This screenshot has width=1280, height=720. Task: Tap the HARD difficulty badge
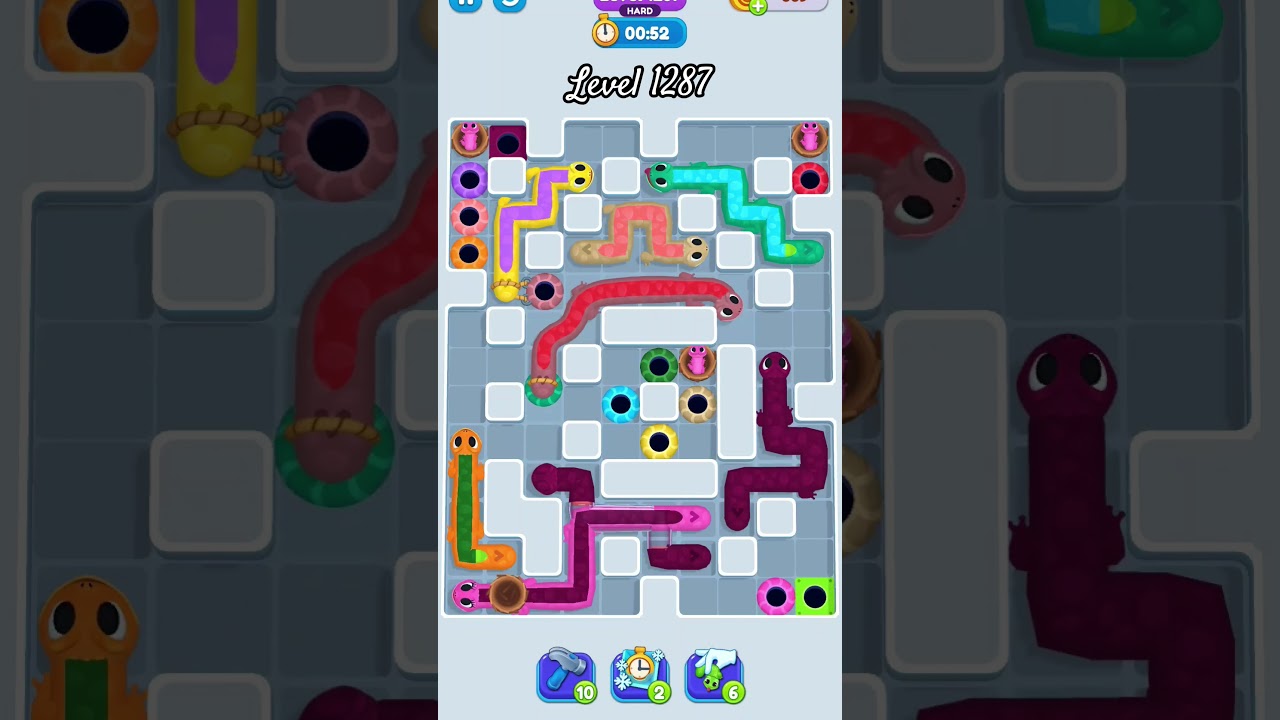pyautogui.click(x=640, y=12)
